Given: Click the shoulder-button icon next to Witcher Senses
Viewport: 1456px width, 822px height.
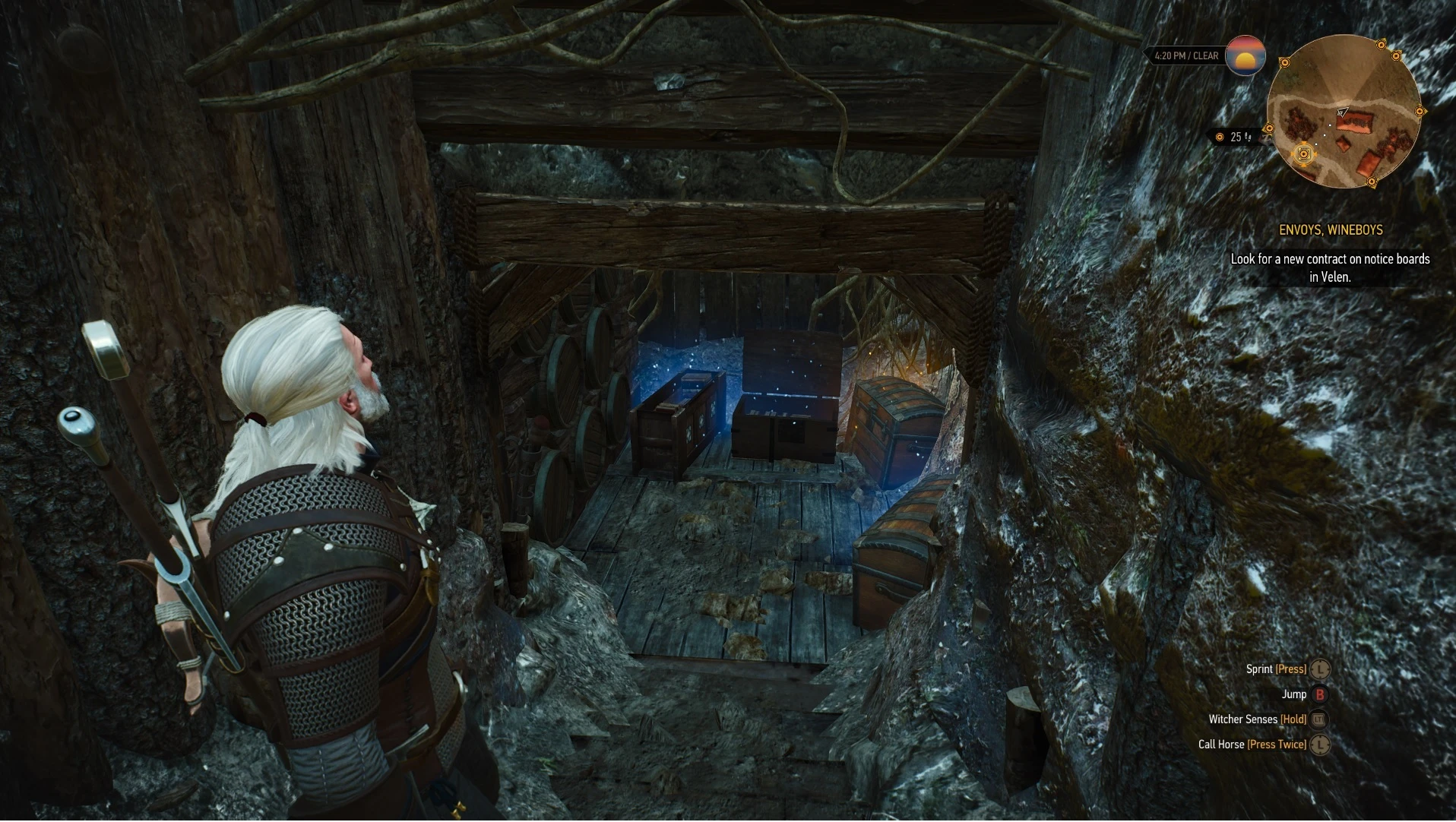Looking at the screenshot, I should 1318,720.
